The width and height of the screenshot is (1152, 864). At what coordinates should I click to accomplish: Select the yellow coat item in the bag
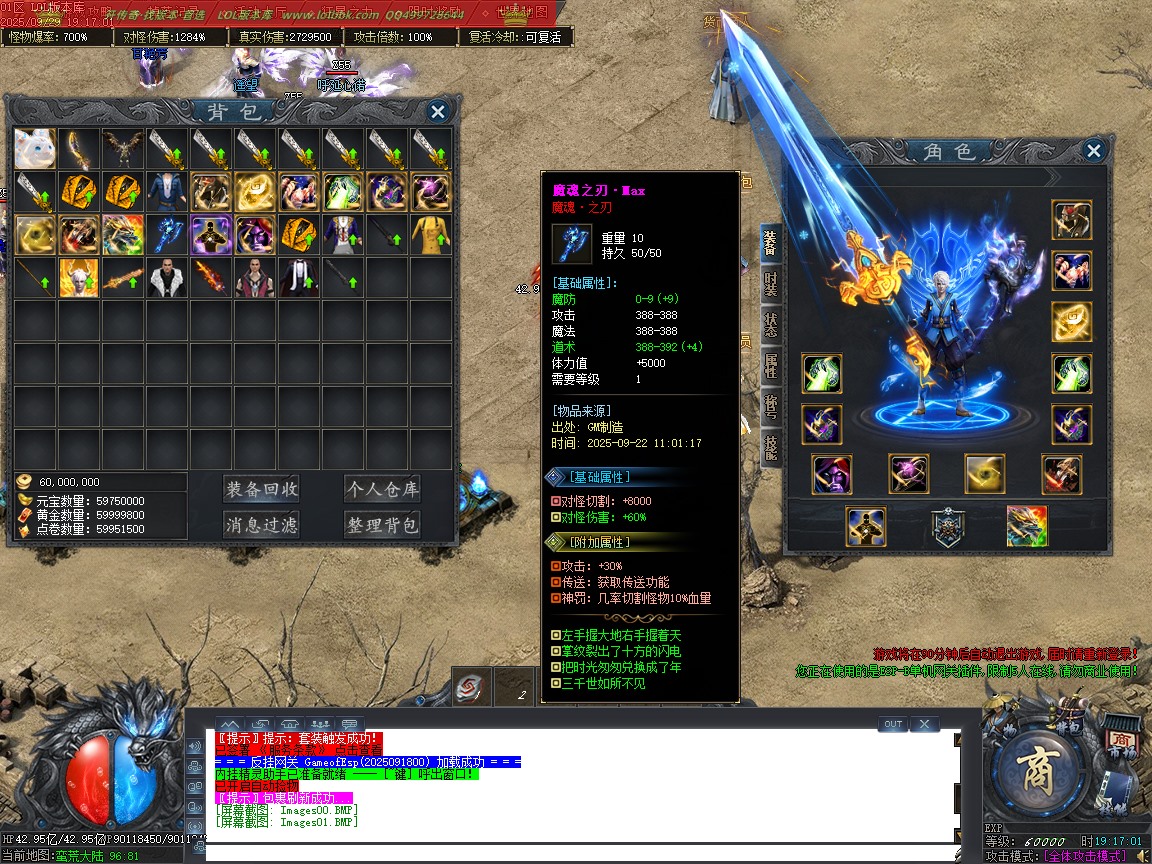click(x=431, y=235)
